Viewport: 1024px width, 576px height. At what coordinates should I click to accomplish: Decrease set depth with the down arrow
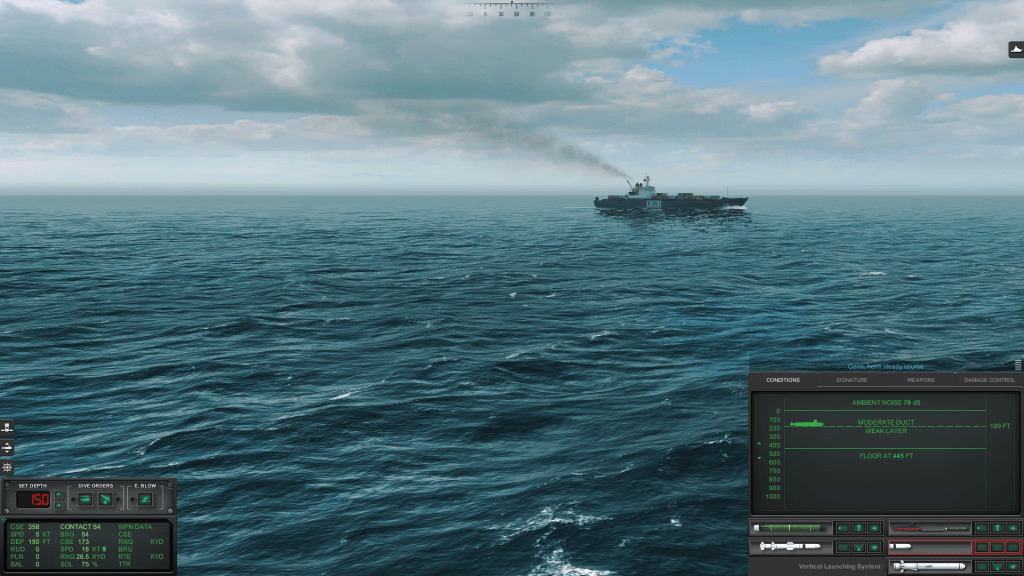coord(58,504)
